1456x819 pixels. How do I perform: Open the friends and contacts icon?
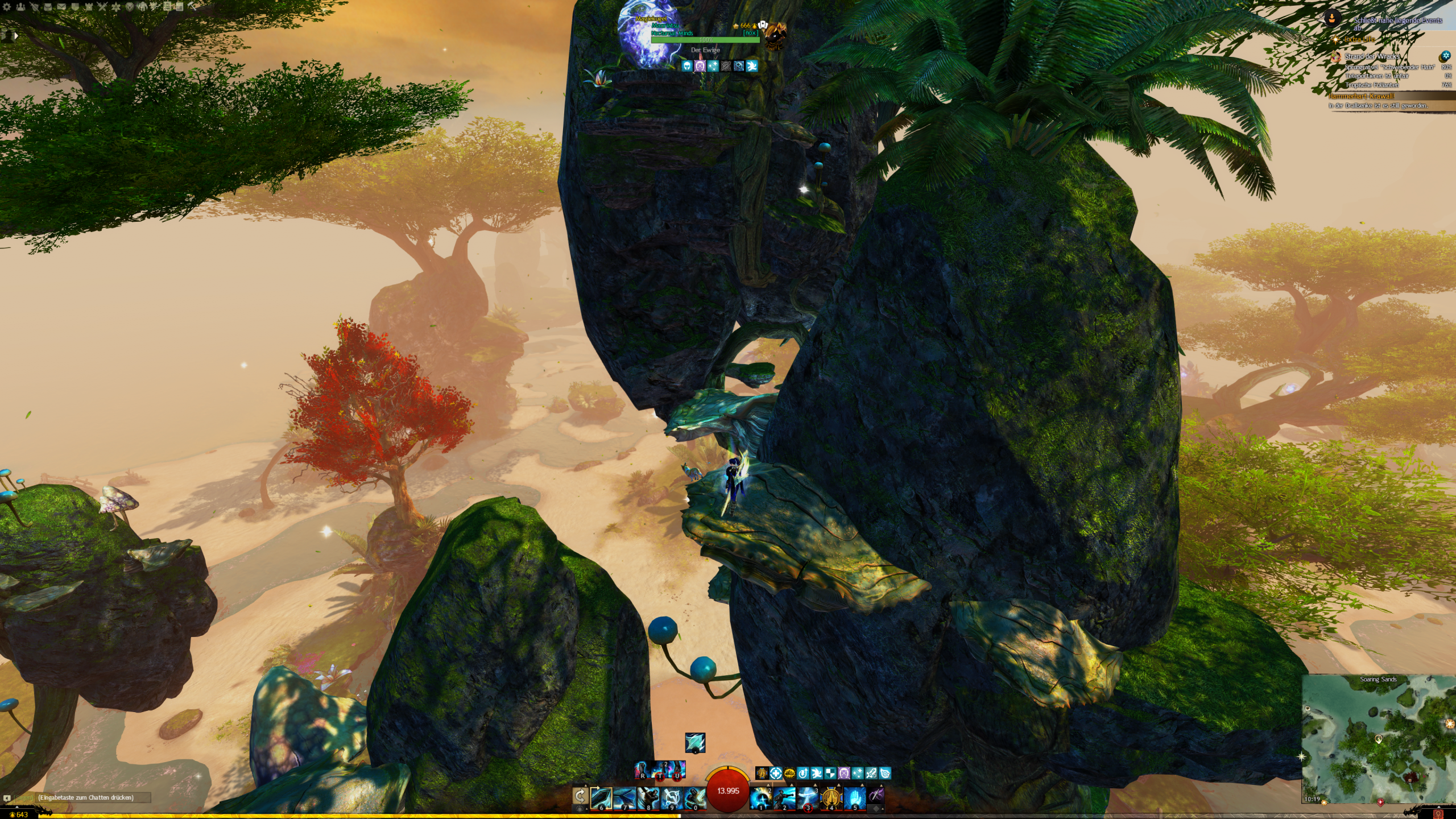pos(20,7)
